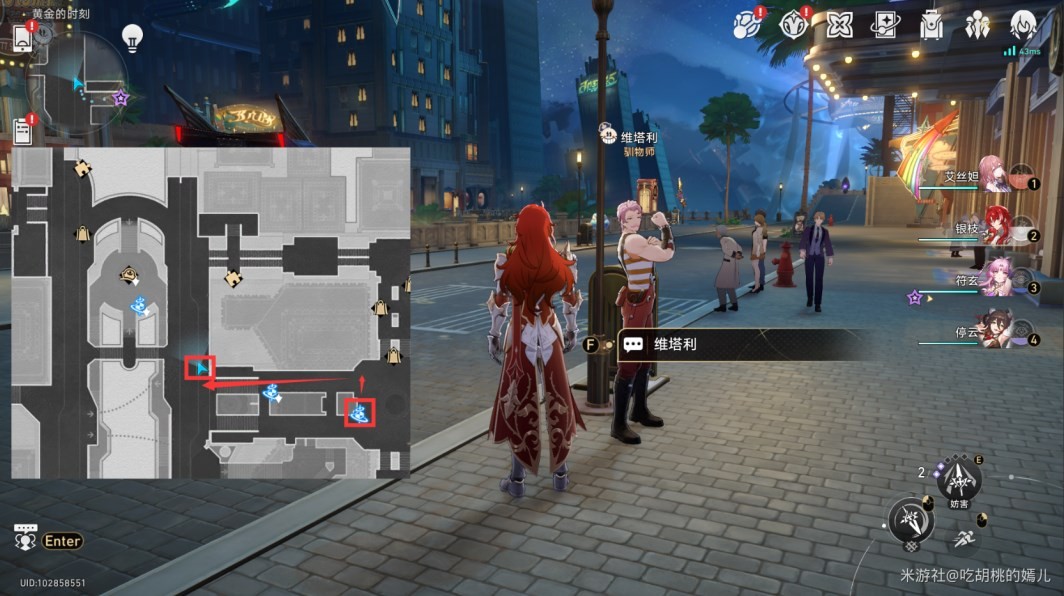Open the four-petal flower icon
Screen dimensions: 1064x596
click(840, 25)
